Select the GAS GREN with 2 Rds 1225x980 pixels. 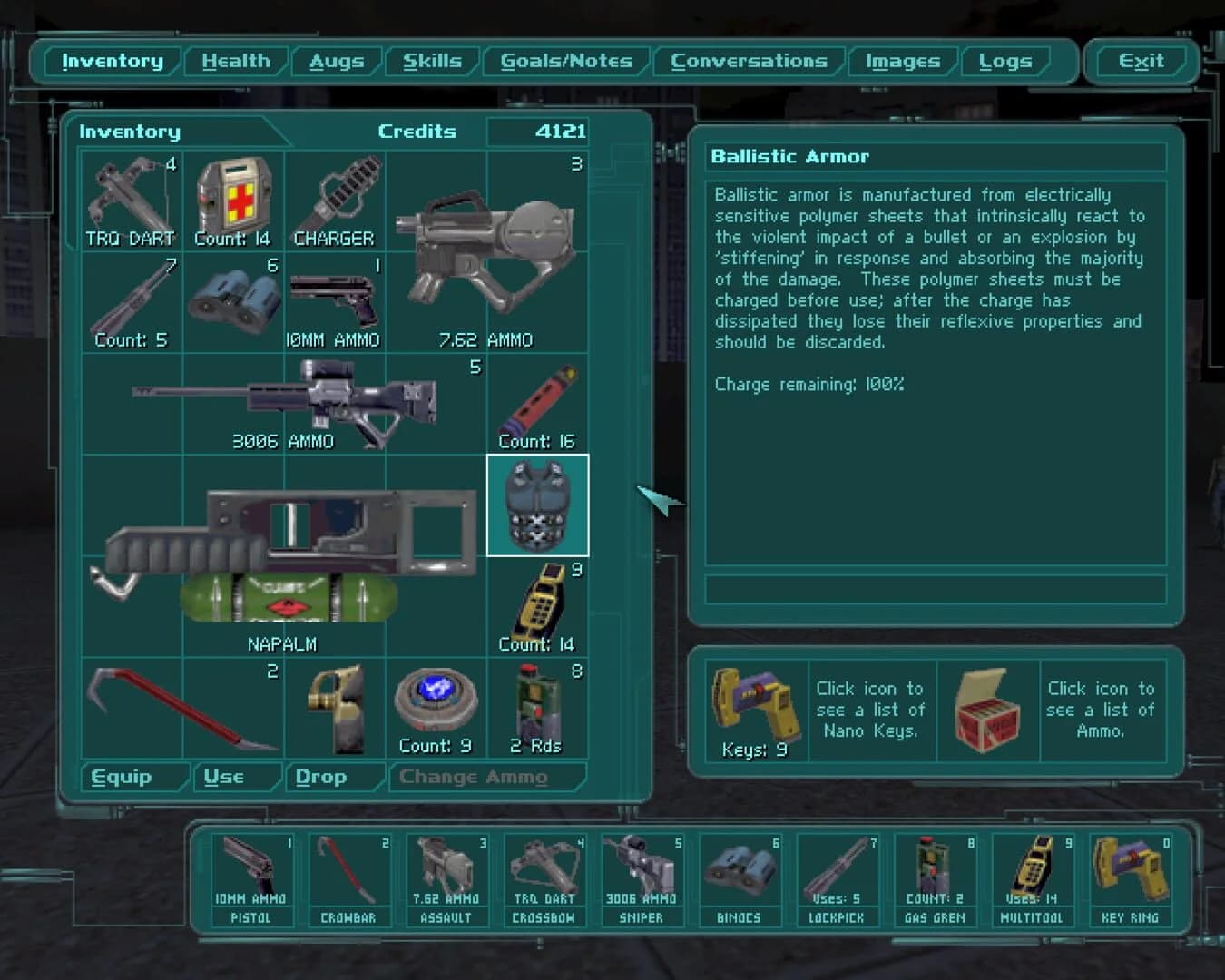535,708
